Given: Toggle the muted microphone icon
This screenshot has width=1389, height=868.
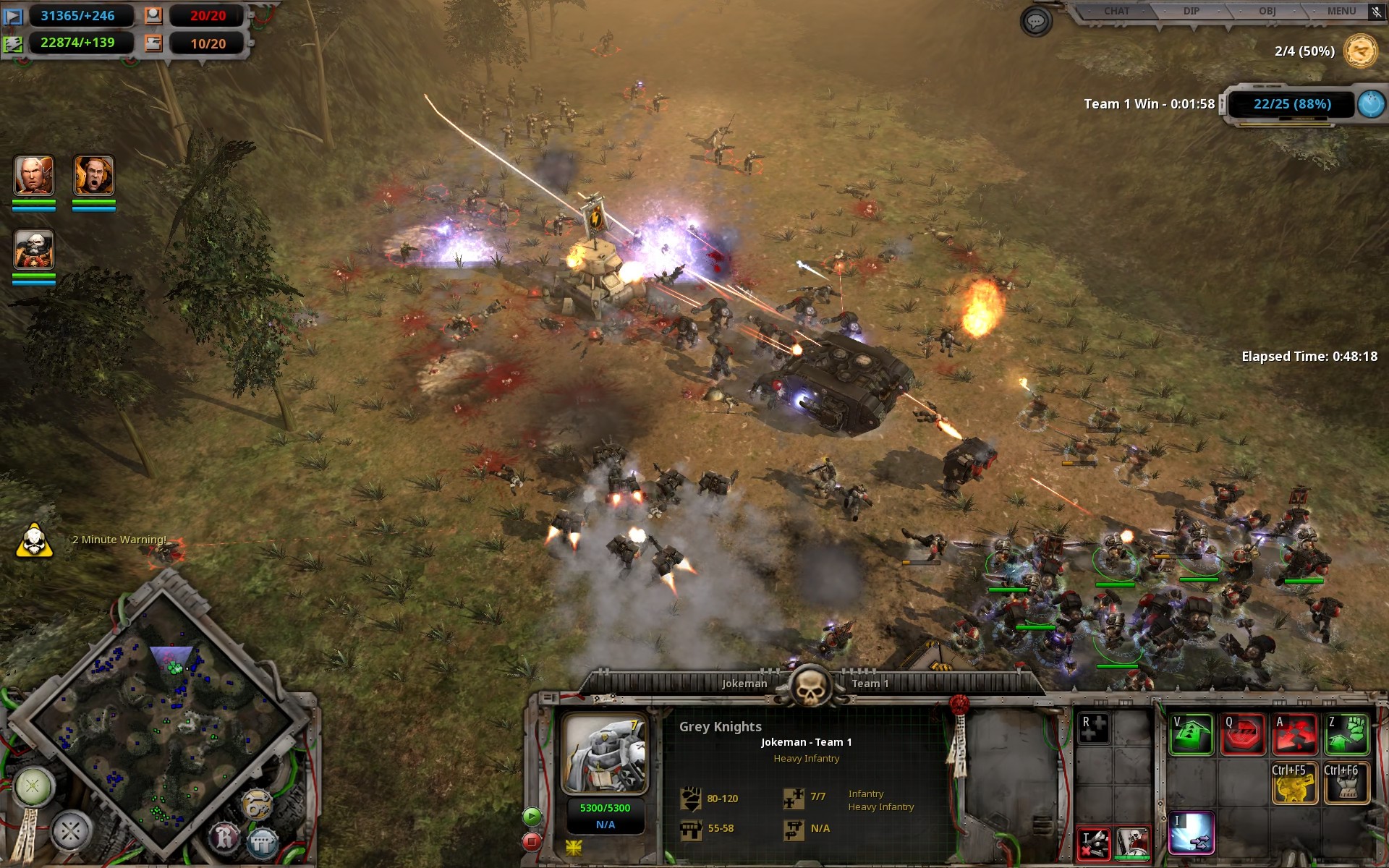Looking at the screenshot, I should (1376, 12).
